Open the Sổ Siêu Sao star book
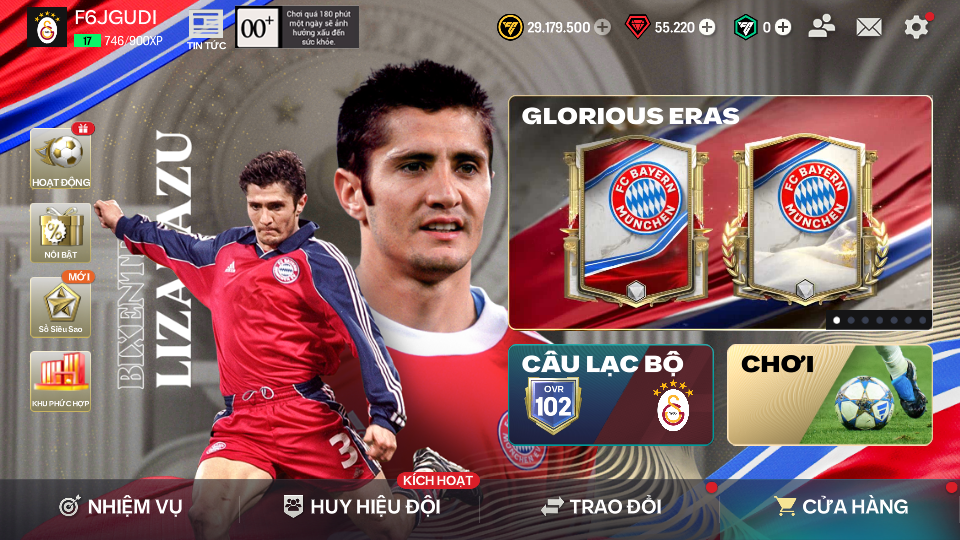Screen dimensions: 960x540 (60, 307)
